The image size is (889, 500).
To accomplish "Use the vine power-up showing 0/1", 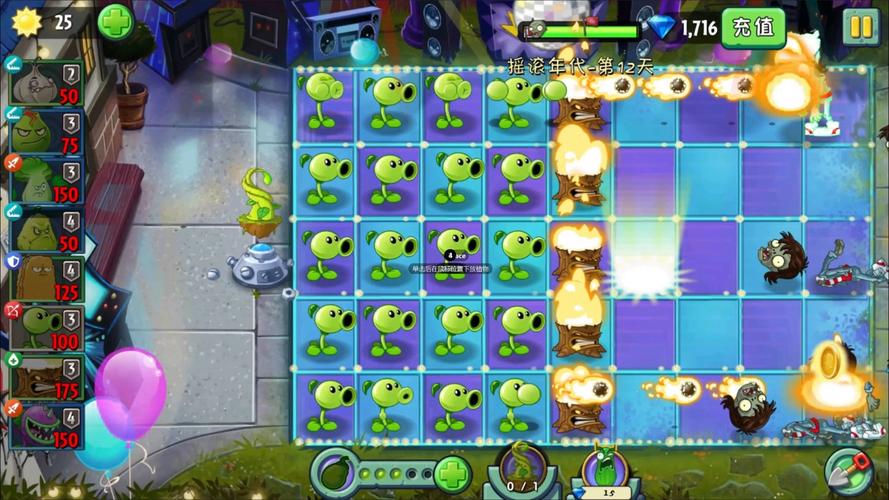I will 522,468.
